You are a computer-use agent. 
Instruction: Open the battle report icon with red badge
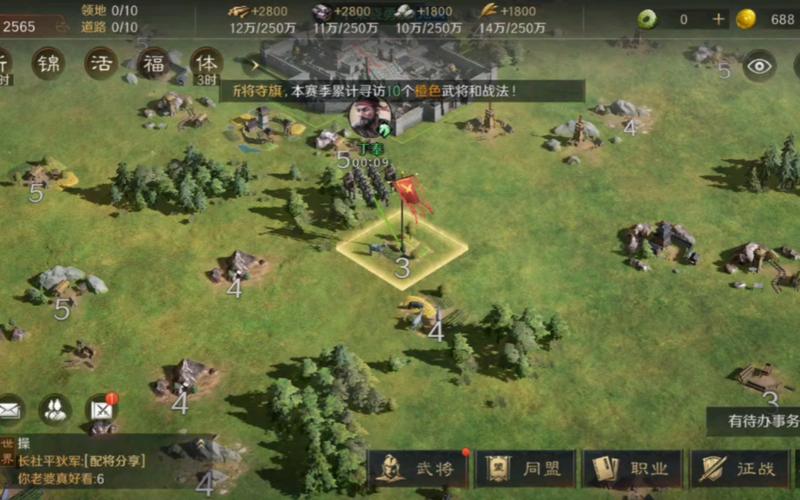101,408
